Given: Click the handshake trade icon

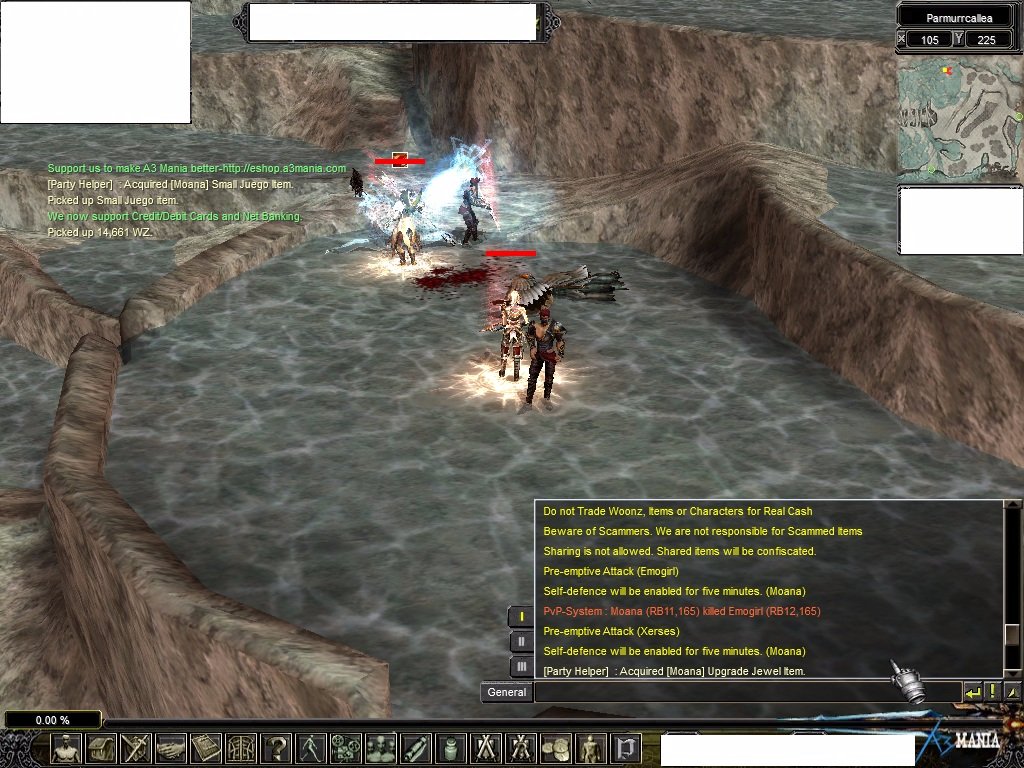Looking at the screenshot, I should (171, 748).
